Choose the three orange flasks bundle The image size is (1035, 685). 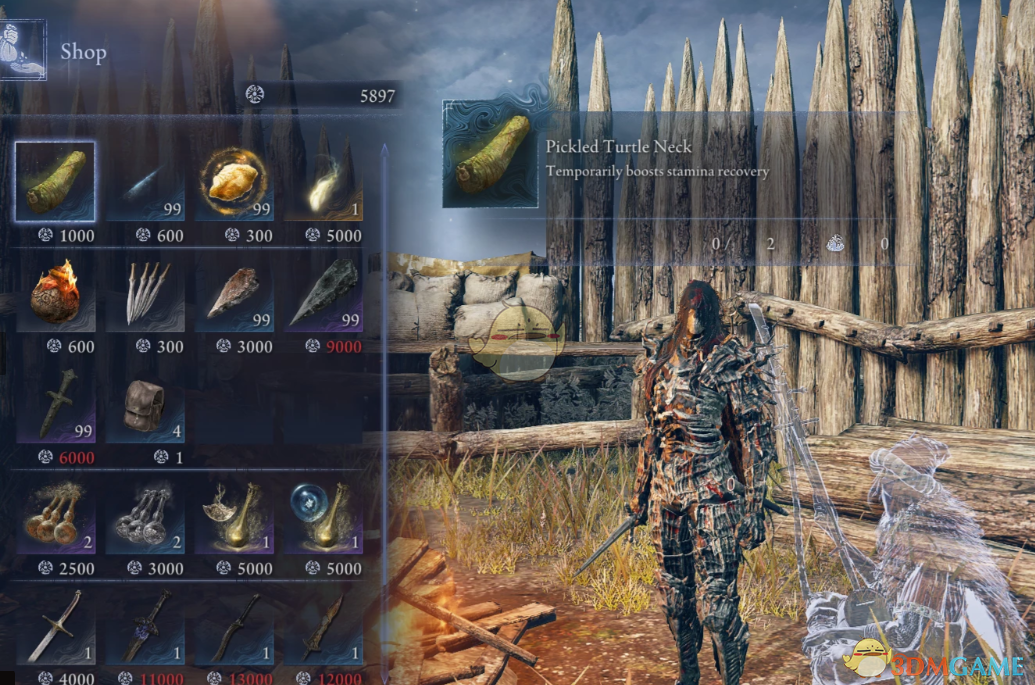[55, 516]
